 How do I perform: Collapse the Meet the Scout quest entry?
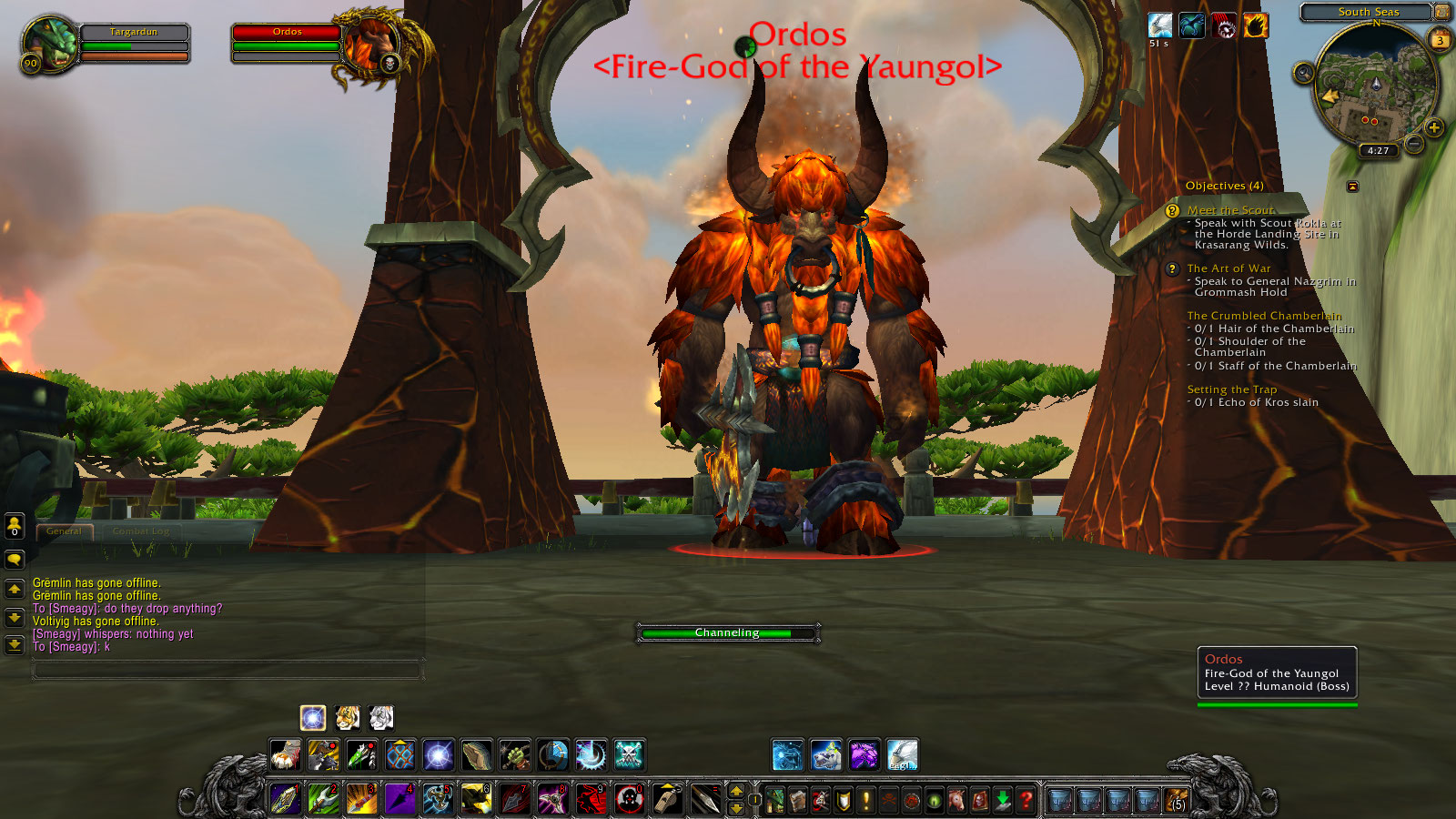(1230, 209)
